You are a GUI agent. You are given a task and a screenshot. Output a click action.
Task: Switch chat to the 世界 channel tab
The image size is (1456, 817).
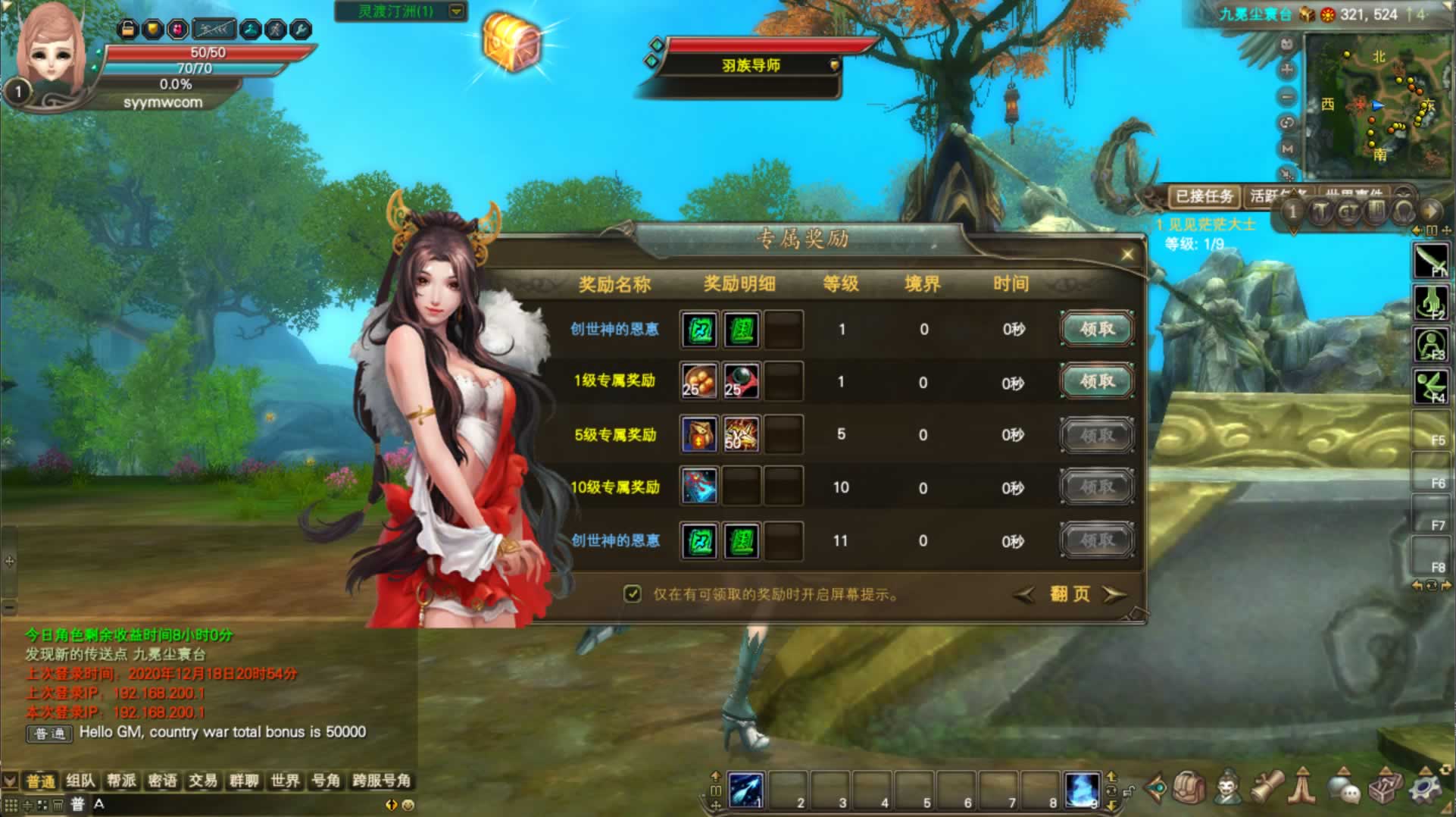285,781
